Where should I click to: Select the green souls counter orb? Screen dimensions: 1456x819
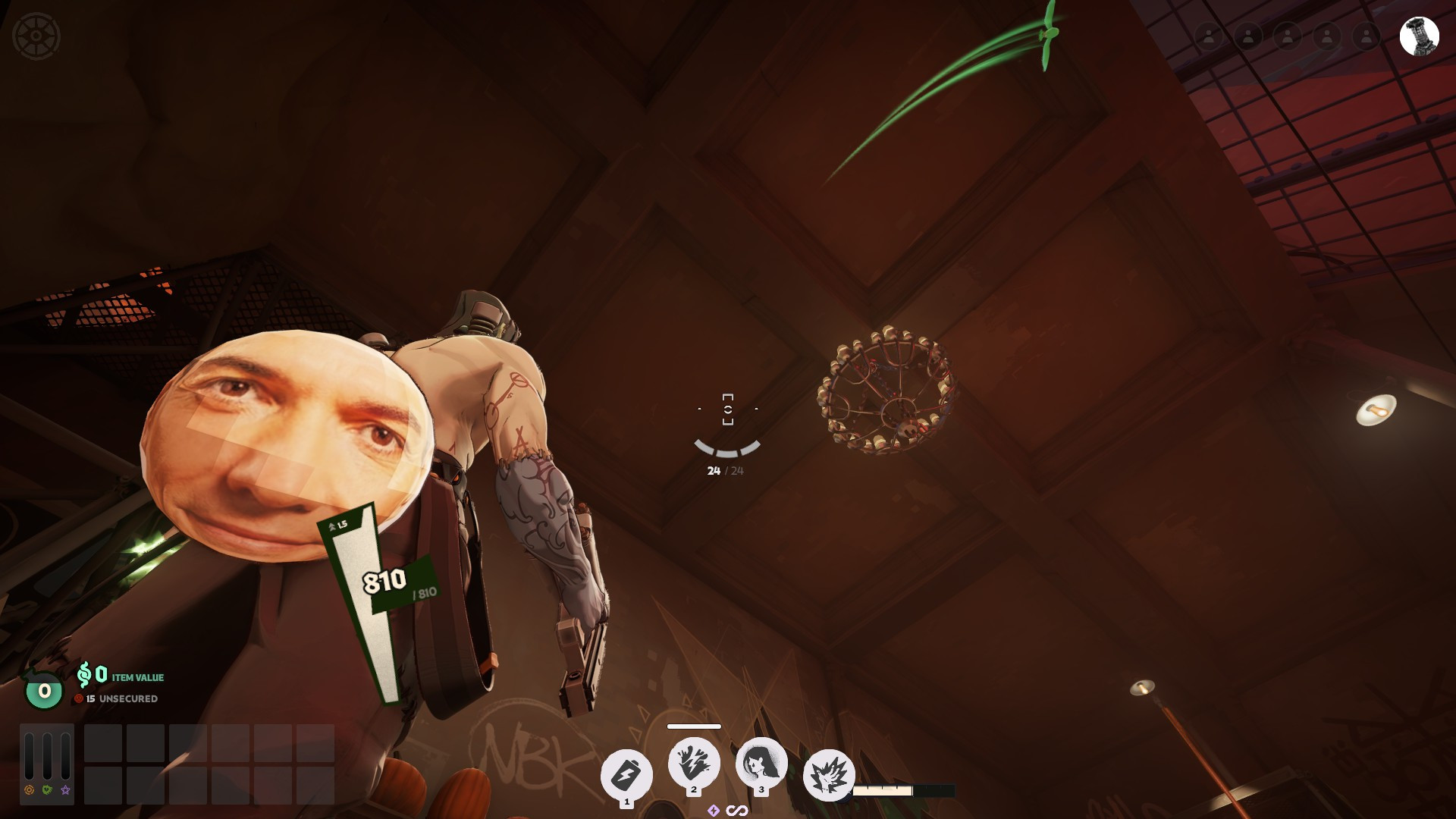[x=44, y=691]
